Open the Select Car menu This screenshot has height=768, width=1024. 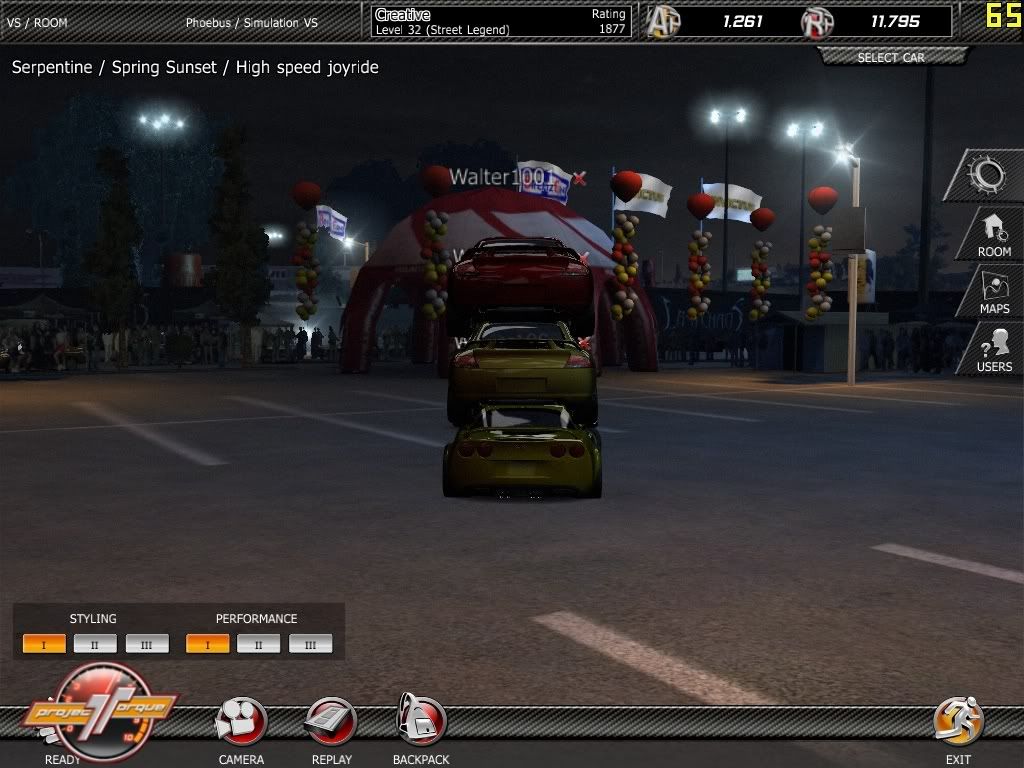(891, 58)
